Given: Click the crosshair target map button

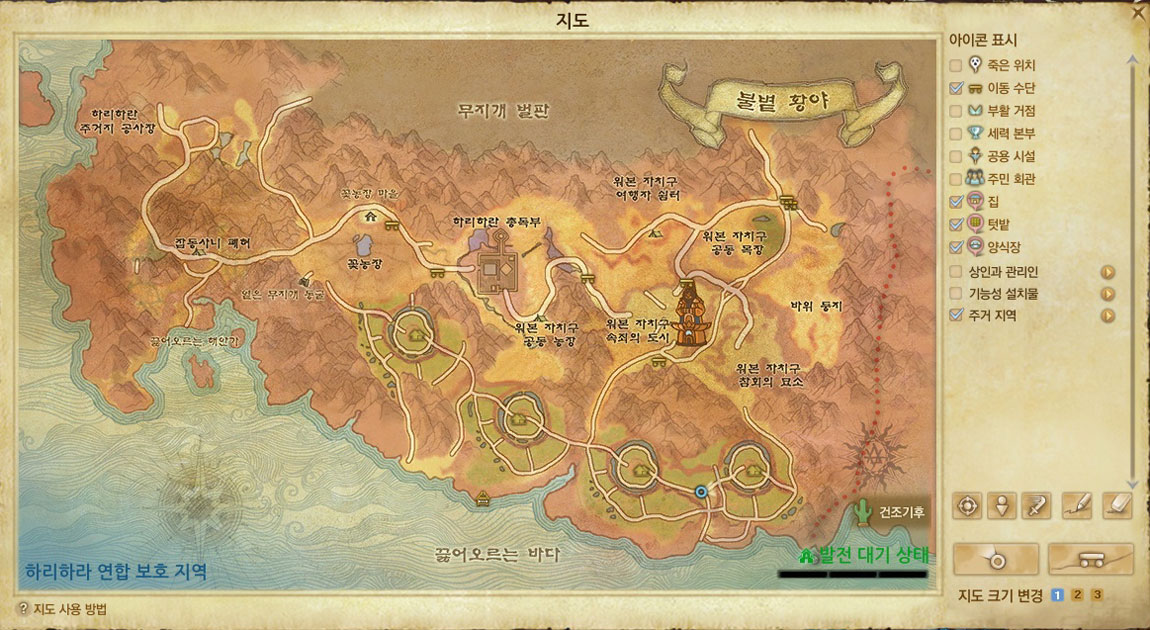Looking at the screenshot, I should (967, 505).
